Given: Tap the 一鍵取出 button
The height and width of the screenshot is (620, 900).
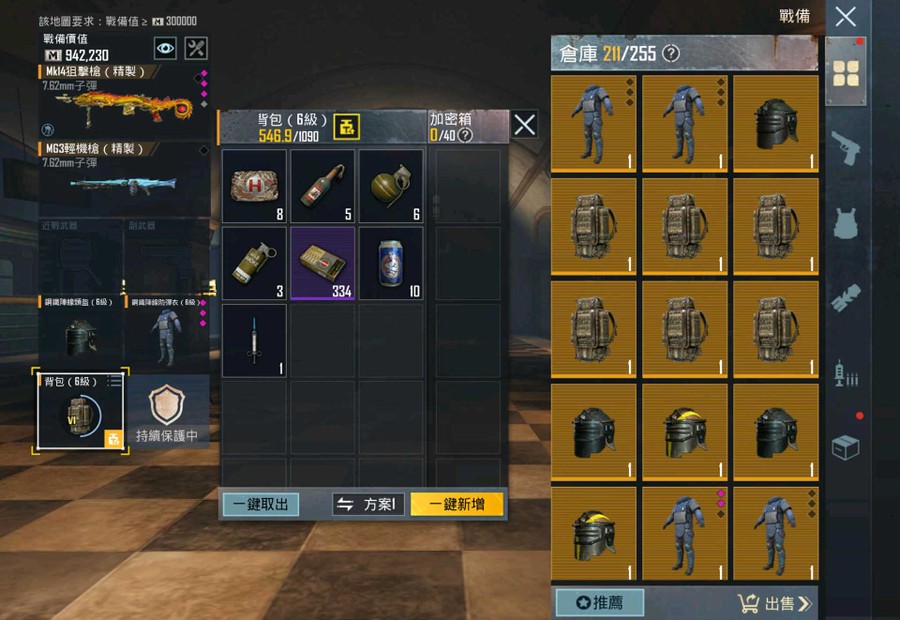Looking at the screenshot, I should [x=260, y=504].
